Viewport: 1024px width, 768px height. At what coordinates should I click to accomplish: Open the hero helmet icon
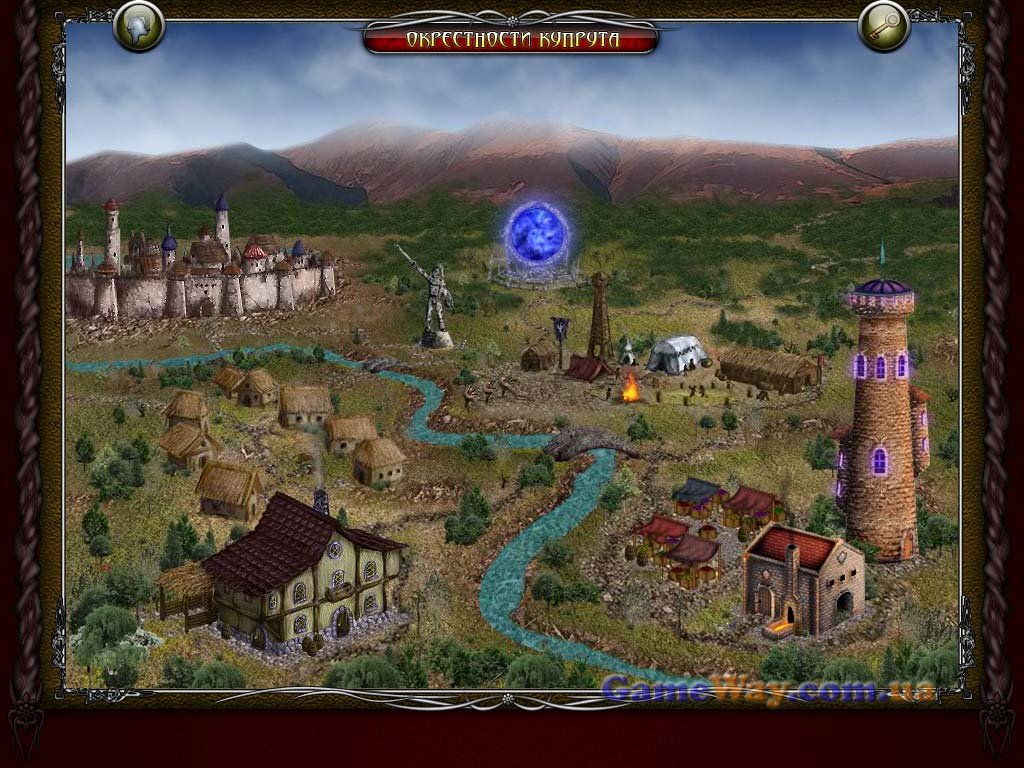(x=139, y=27)
